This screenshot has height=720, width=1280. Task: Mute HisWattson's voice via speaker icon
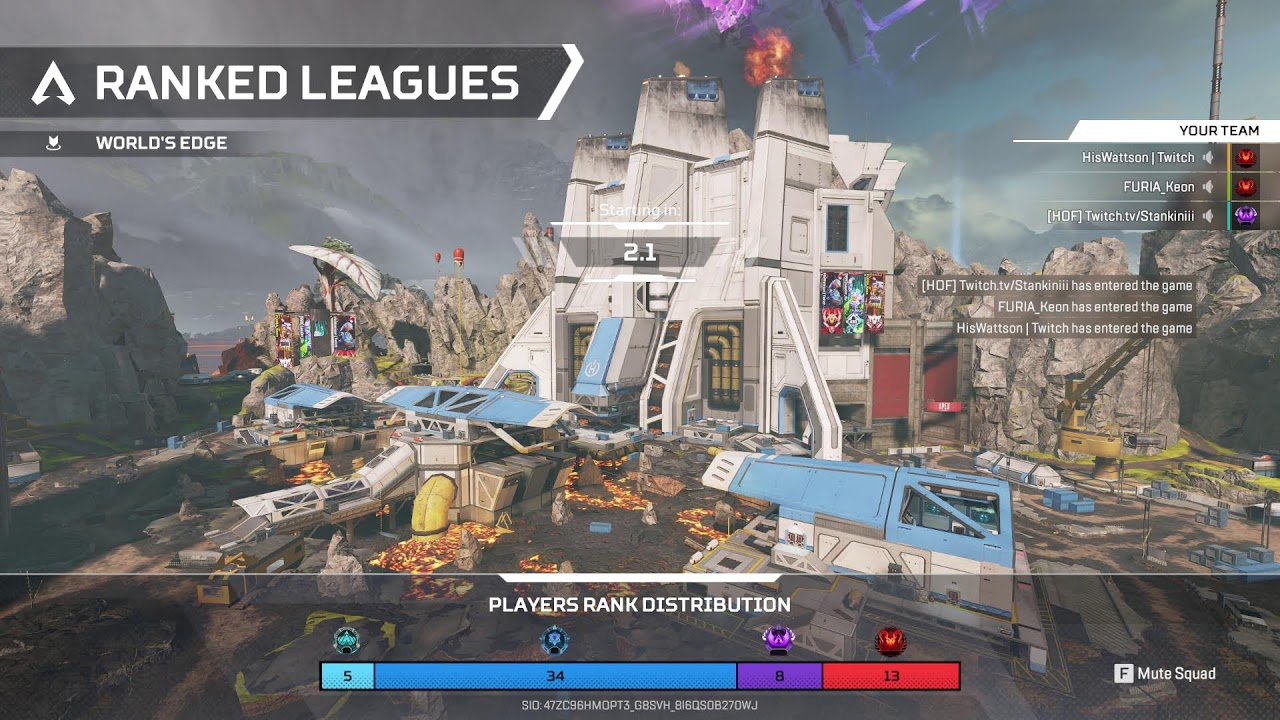[x=1208, y=158]
